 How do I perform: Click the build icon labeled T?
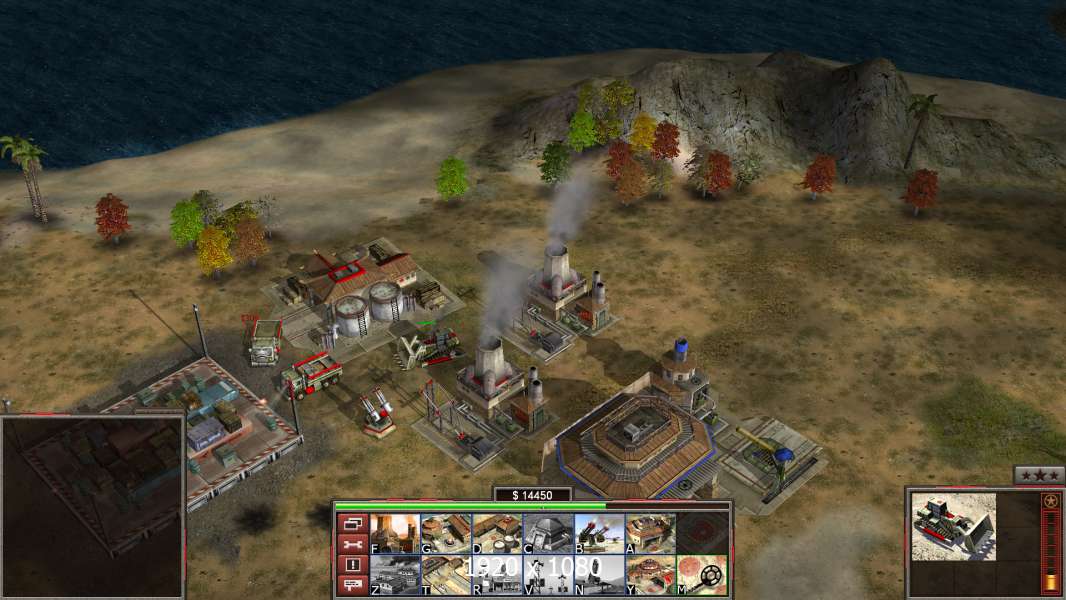coord(446,575)
